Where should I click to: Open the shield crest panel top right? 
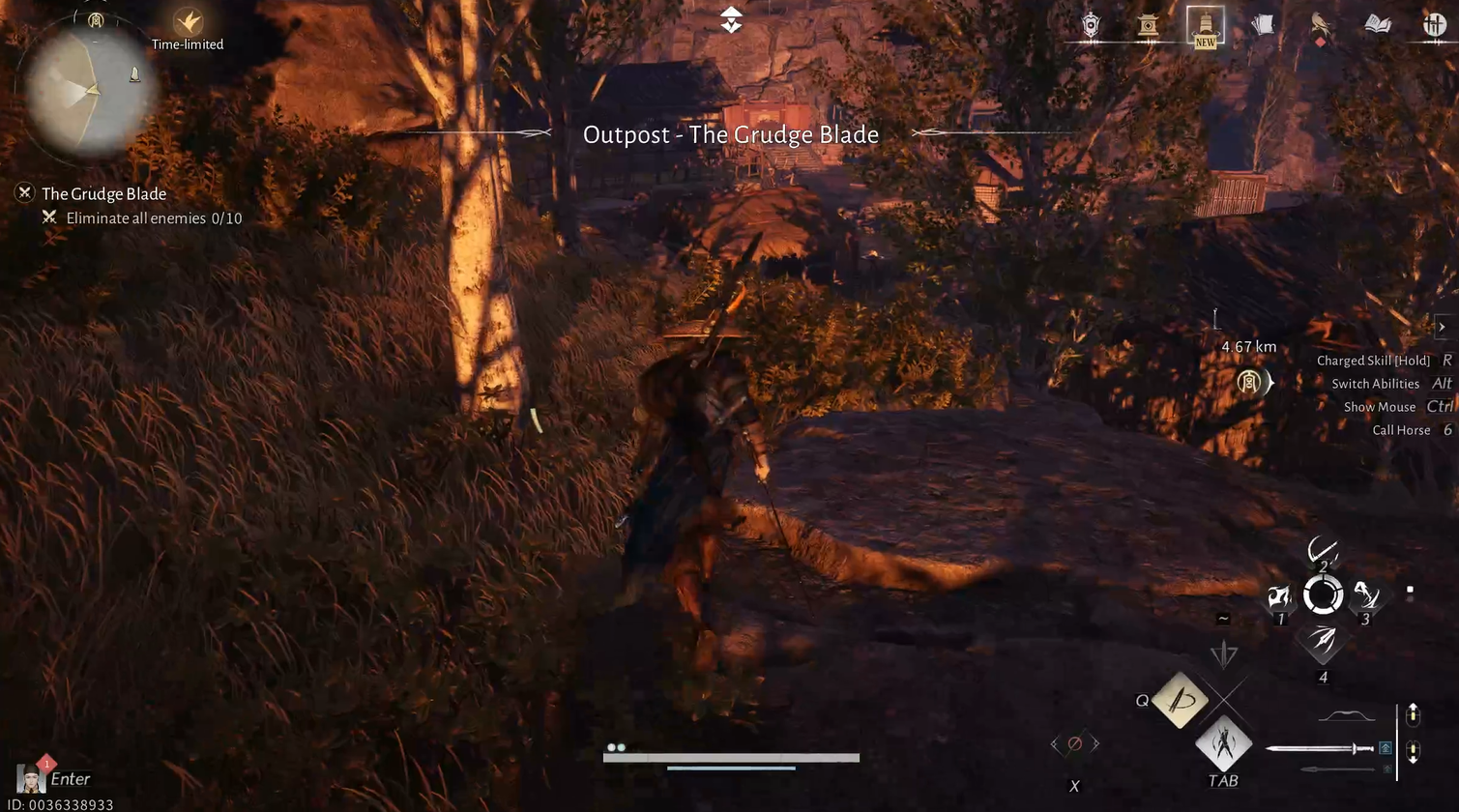pyautogui.click(x=1091, y=24)
